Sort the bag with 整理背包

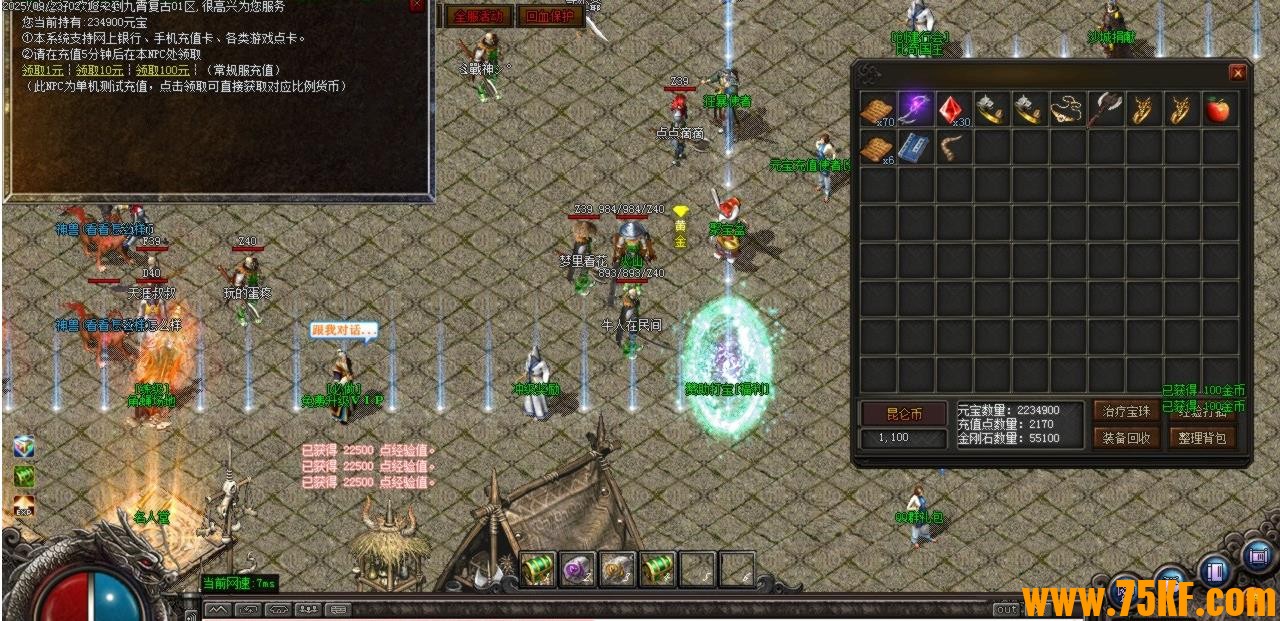point(1203,437)
